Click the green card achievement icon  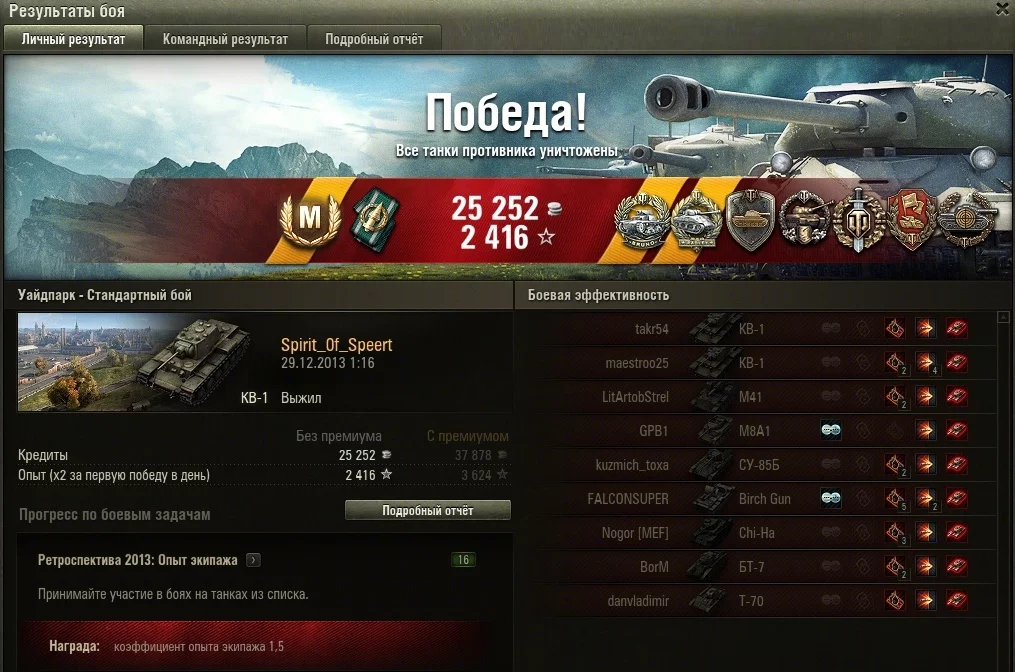click(375, 218)
